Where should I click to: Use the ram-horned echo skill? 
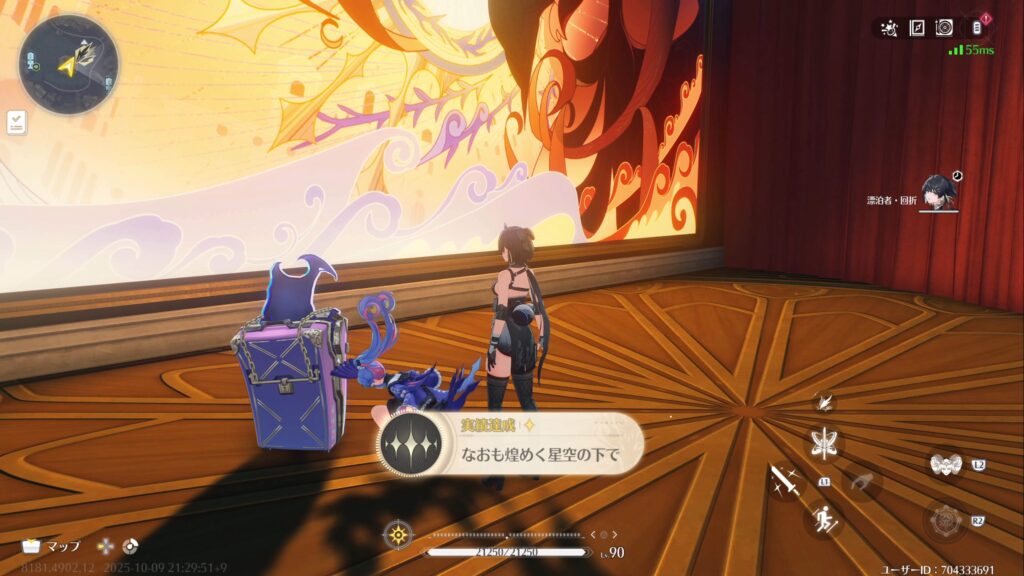click(x=943, y=464)
